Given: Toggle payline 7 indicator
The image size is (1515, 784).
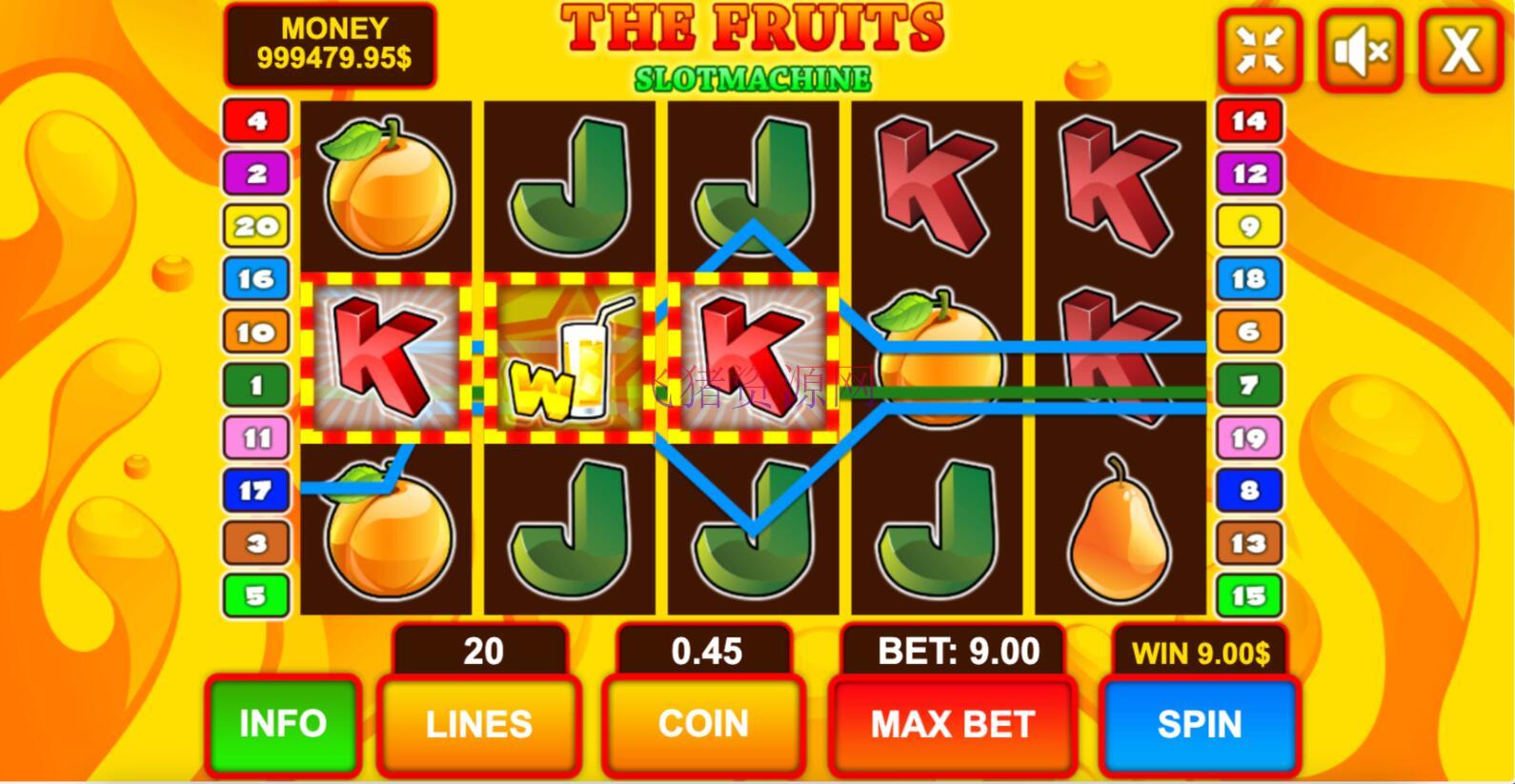Looking at the screenshot, I should [x=1248, y=384].
